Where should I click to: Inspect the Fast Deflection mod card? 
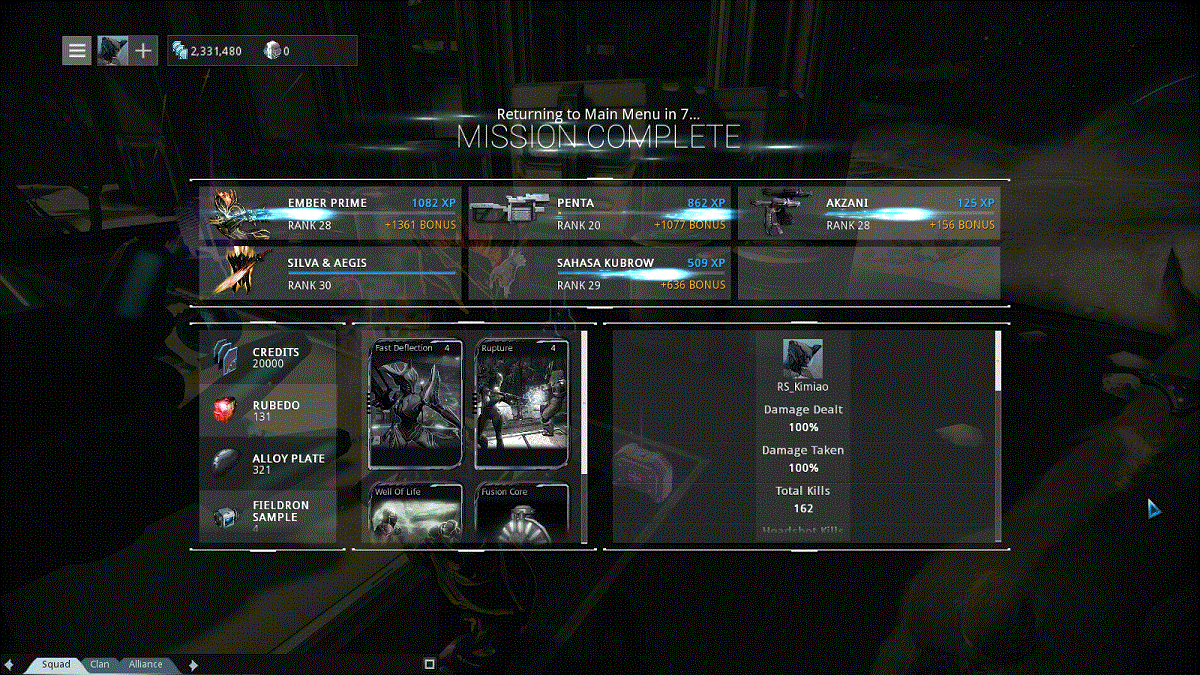(x=416, y=404)
